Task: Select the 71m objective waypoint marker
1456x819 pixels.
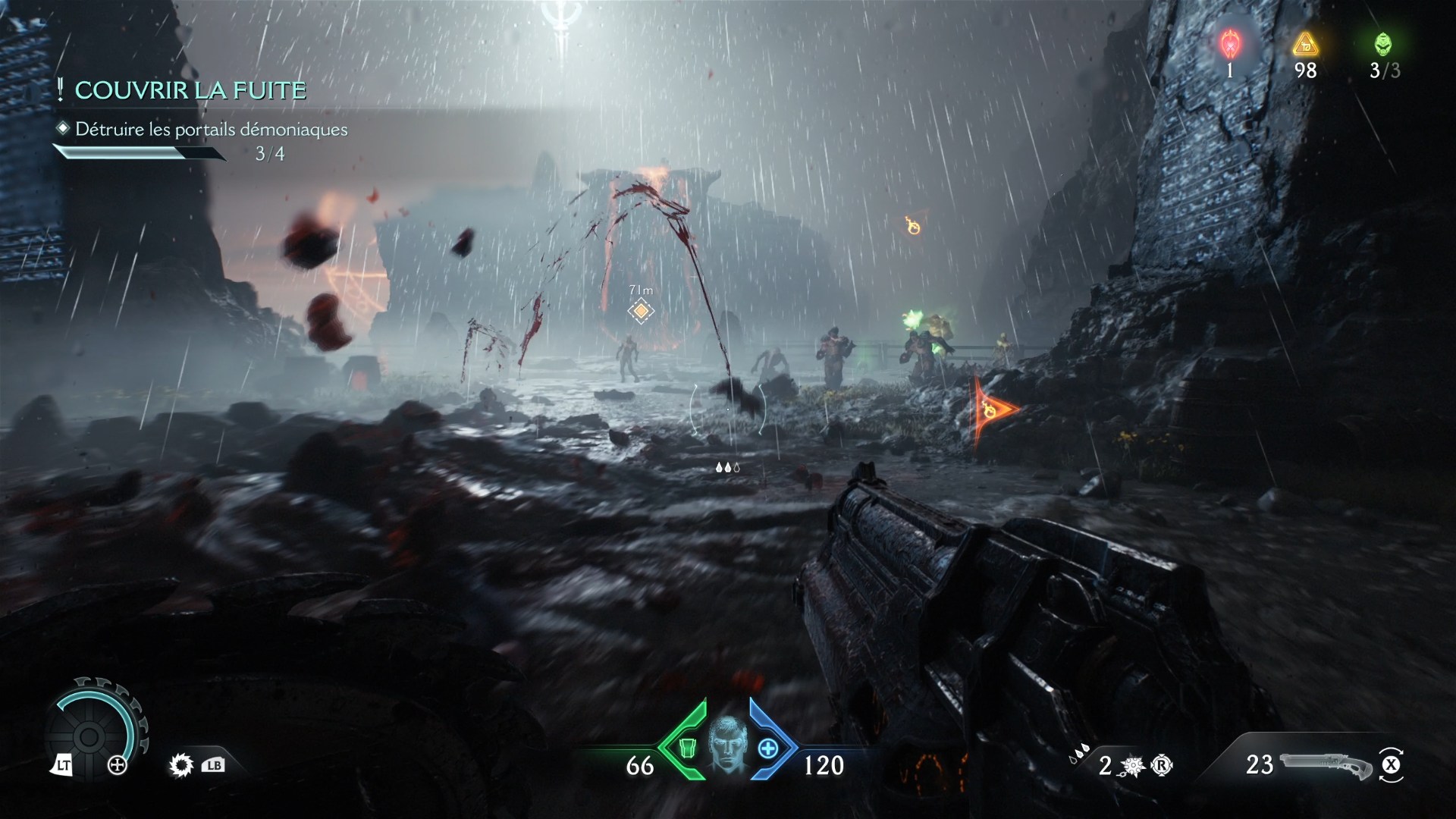Action: pos(641,310)
